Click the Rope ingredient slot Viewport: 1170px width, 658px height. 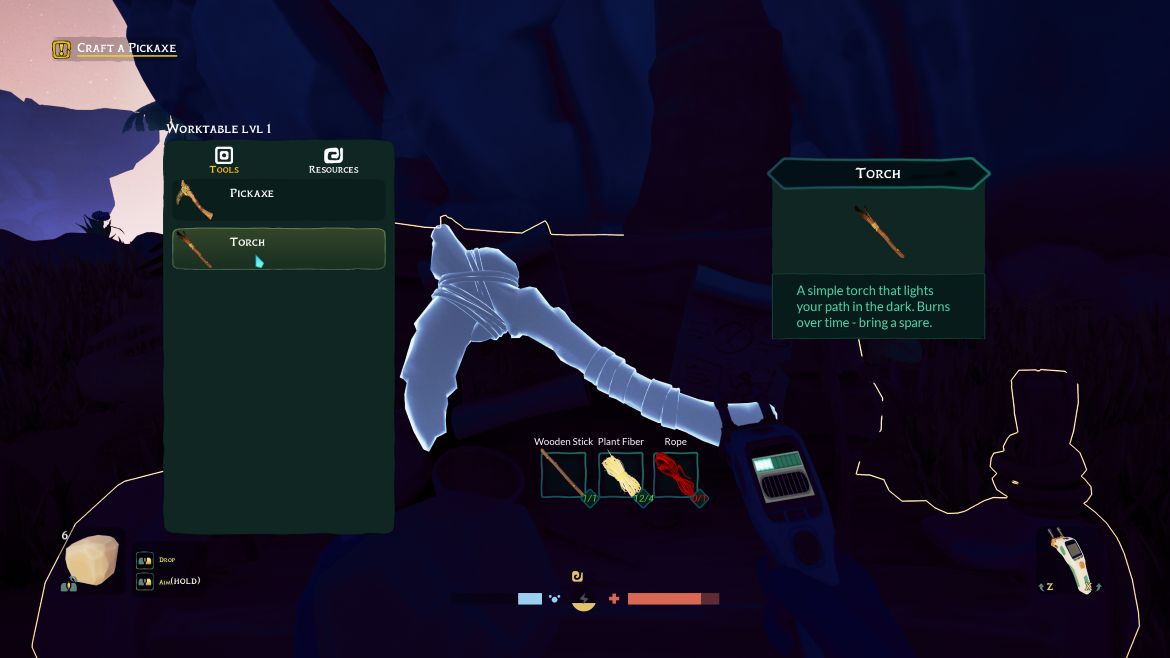[x=676, y=474]
